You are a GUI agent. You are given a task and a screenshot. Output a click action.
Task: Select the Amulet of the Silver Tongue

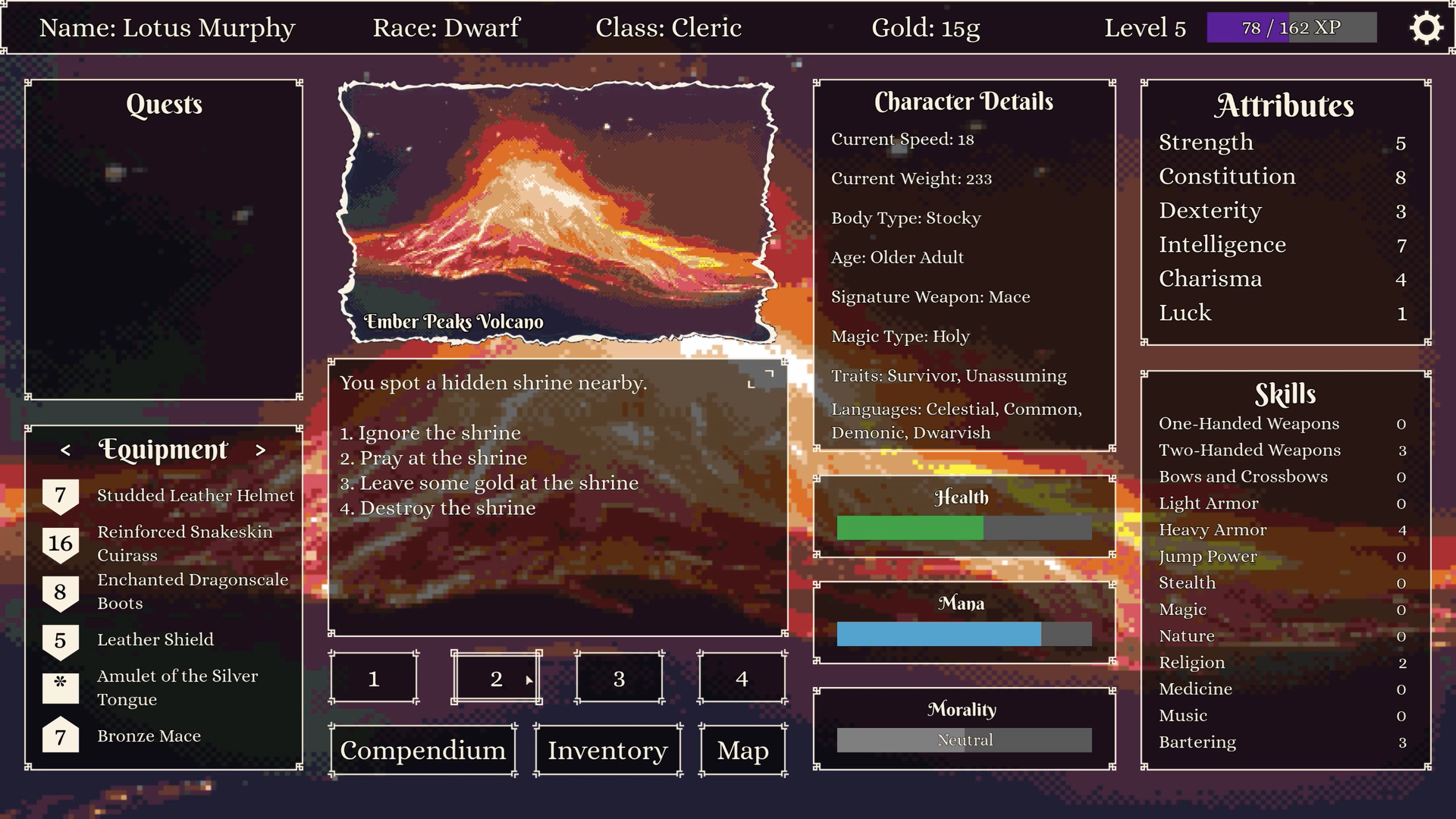[x=177, y=687]
